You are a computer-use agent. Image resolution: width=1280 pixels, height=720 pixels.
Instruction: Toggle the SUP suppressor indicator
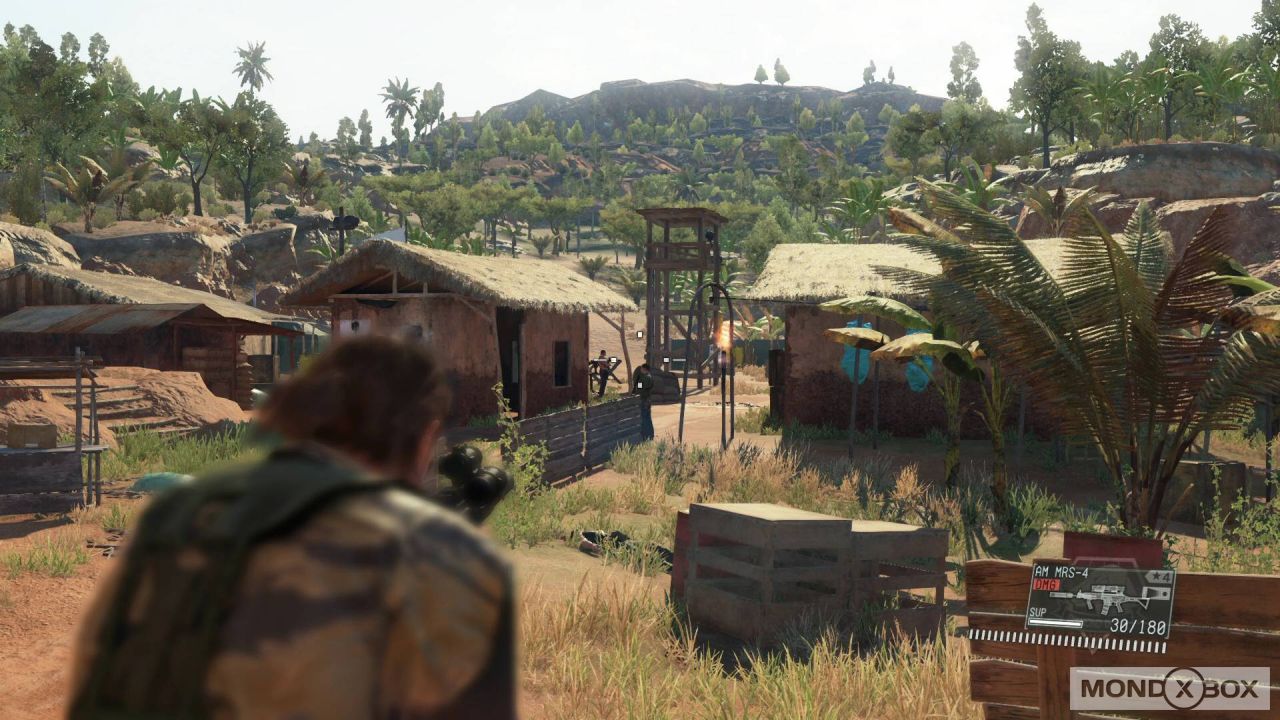pyautogui.click(x=1037, y=612)
